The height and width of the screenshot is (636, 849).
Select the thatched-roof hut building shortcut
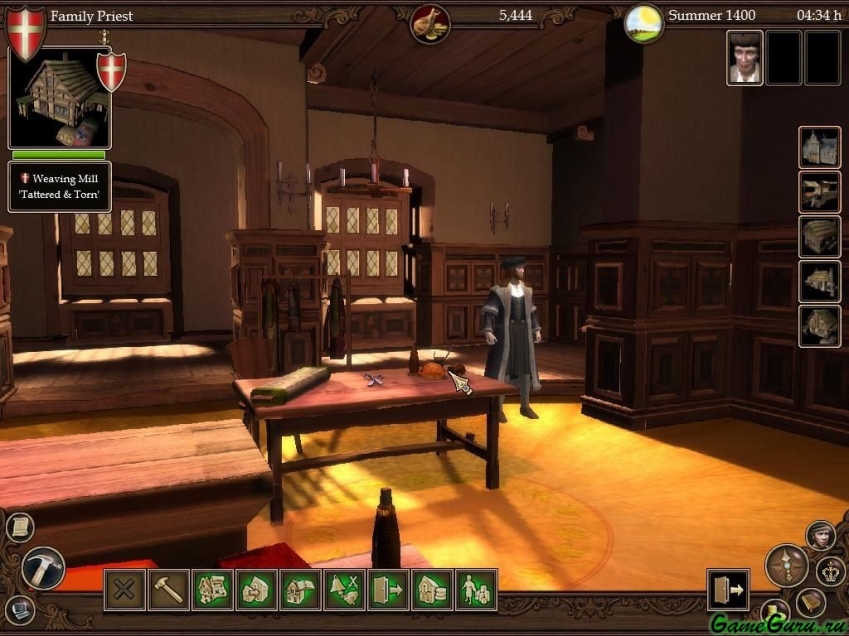coord(819,236)
